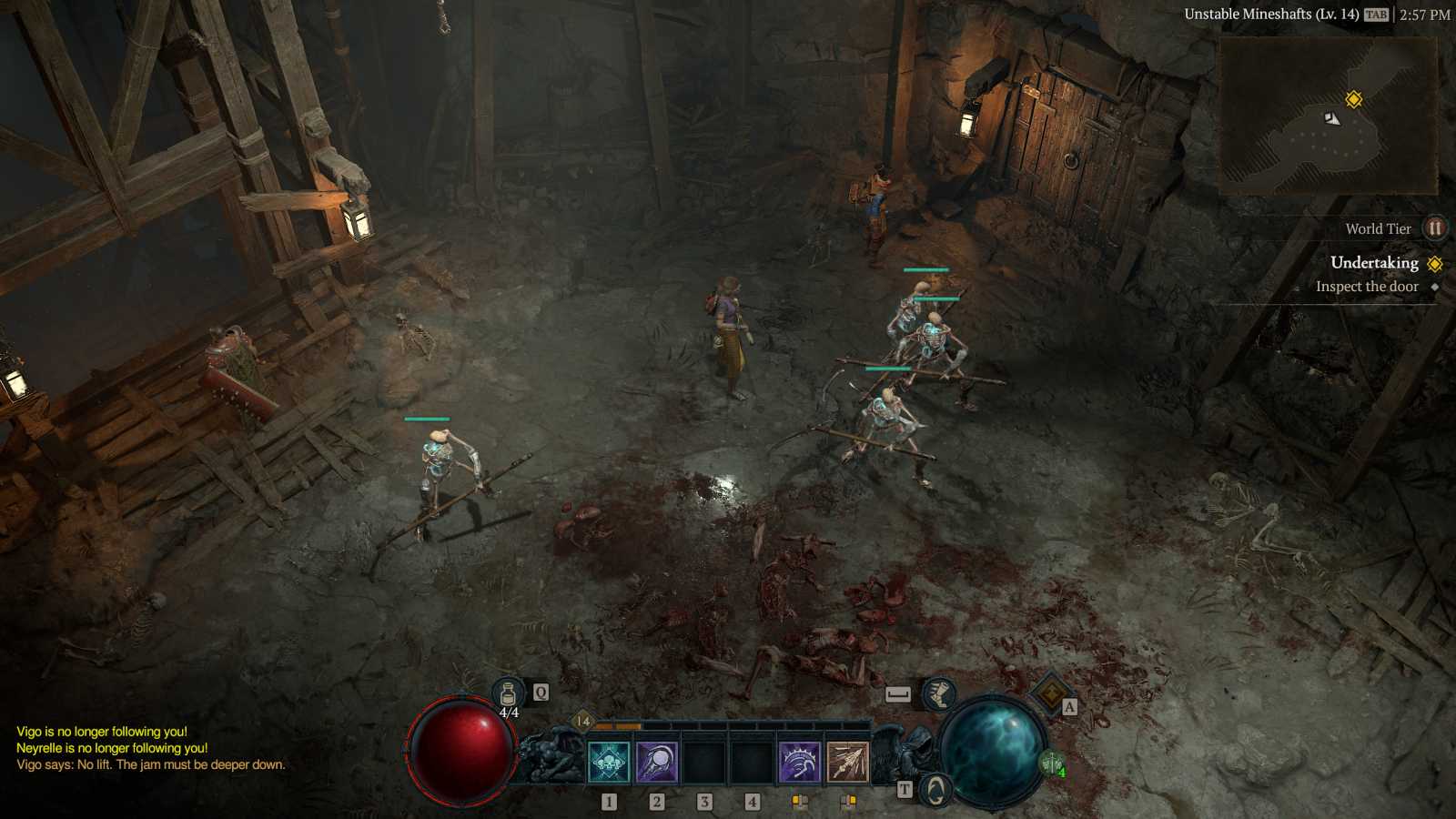This screenshot has height=819, width=1456.
Task: Click the scythe skill icon in slot 4
Action: coord(798,762)
